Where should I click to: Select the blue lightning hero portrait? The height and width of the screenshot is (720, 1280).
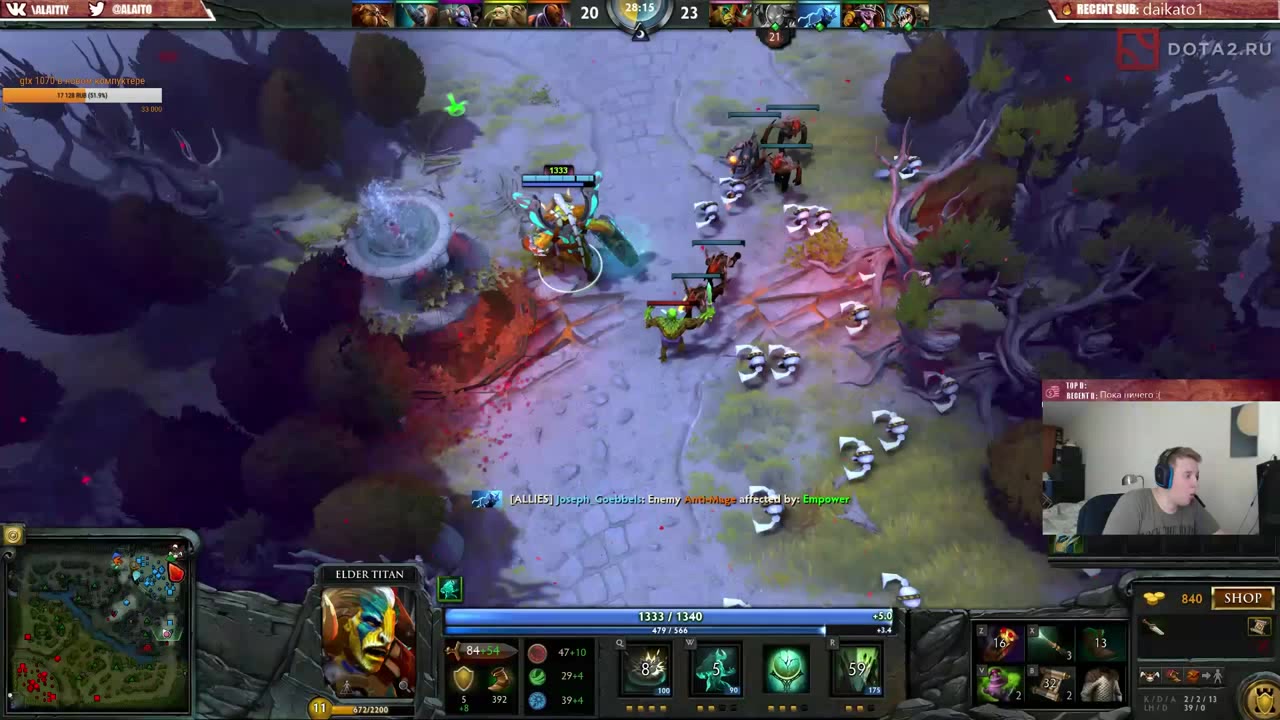tap(818, 16)
